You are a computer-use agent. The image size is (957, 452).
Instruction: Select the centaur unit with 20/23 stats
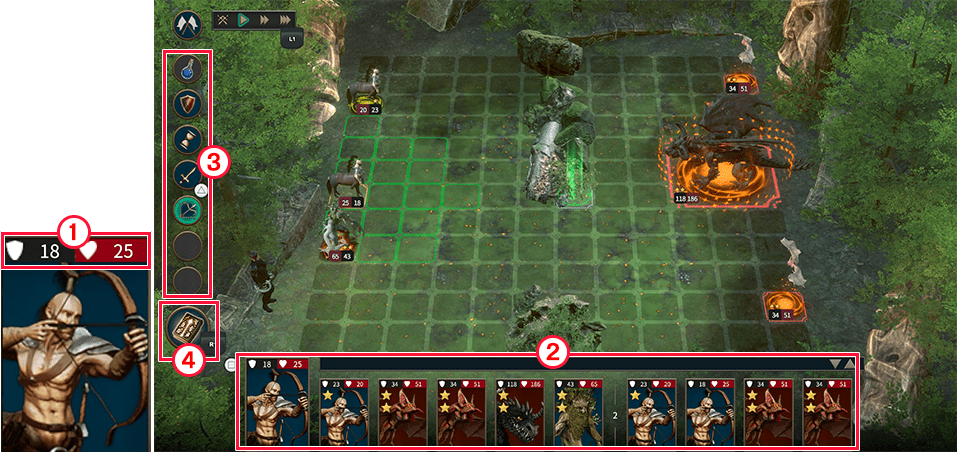click(x=364, y=94)
